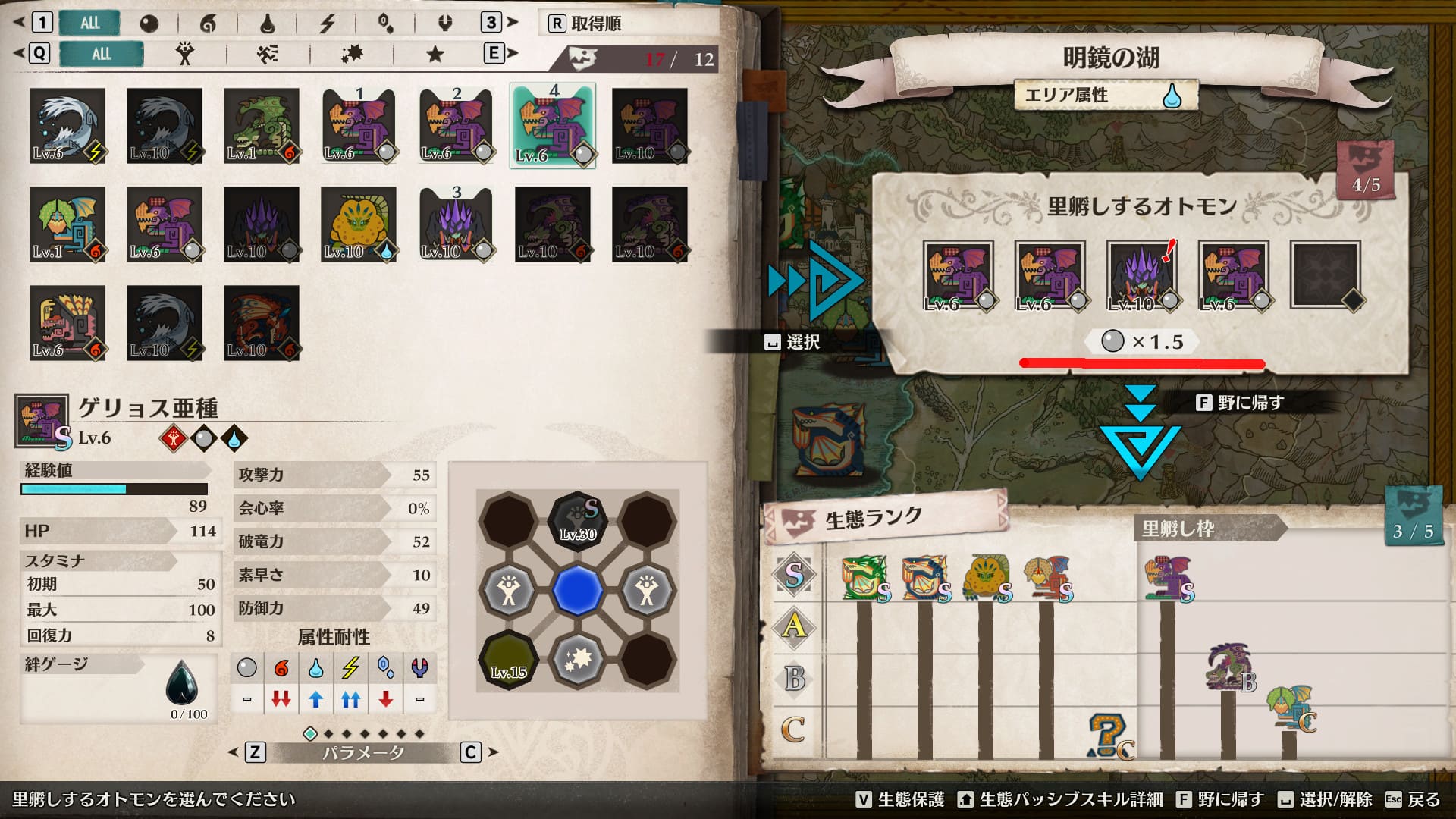
Task: Click the unknown question-mark monster in rank C
Action: pyautogui.click(x=1107, y=736)
